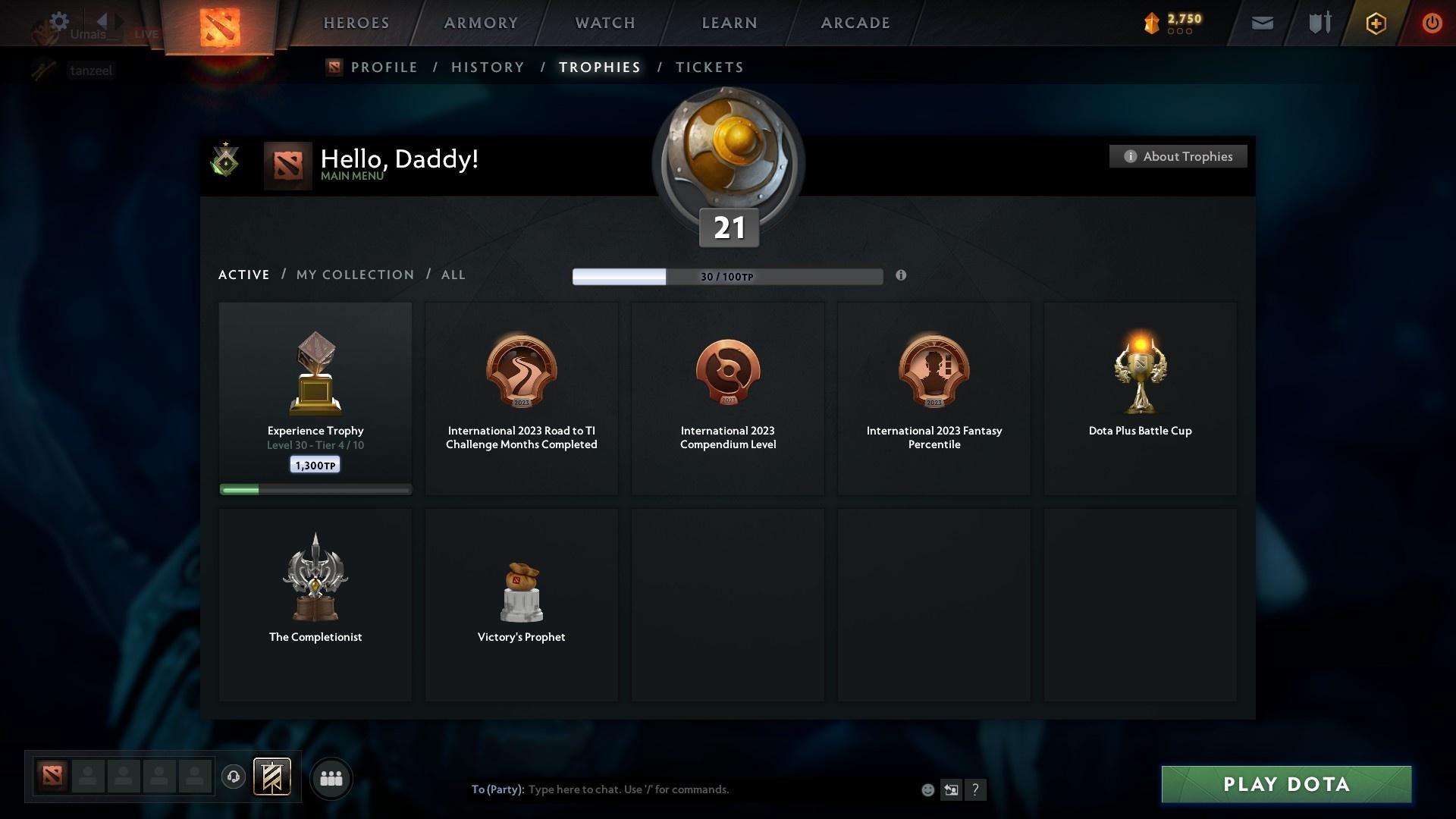Click the 30/100 TP progress bar
This screenshot has height=819, width=1456.
click(x=727, y=276)
